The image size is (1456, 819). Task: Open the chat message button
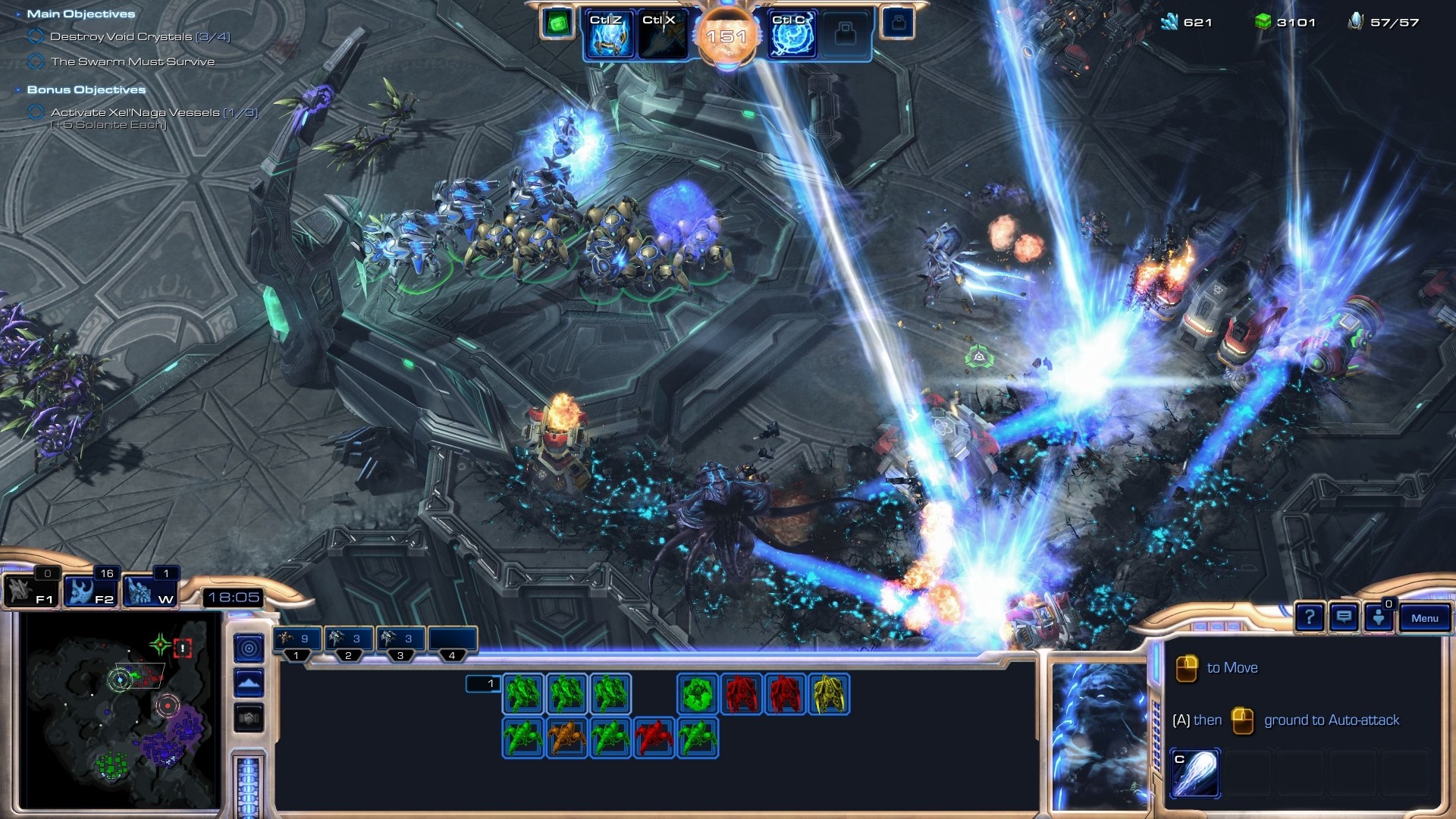(x=1344, y=618)
